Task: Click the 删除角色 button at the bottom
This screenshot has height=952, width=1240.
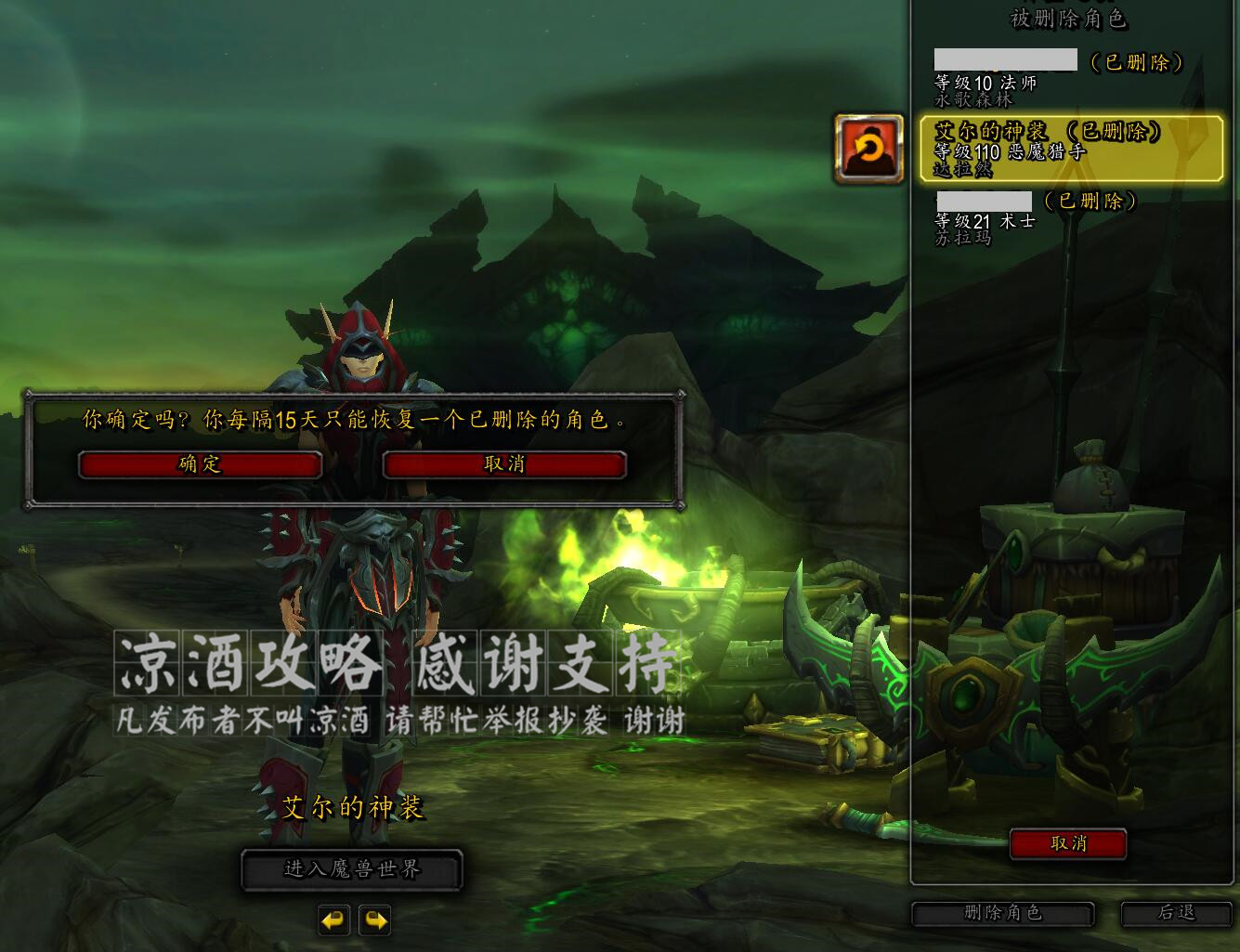Action: tap(1002, 914)
